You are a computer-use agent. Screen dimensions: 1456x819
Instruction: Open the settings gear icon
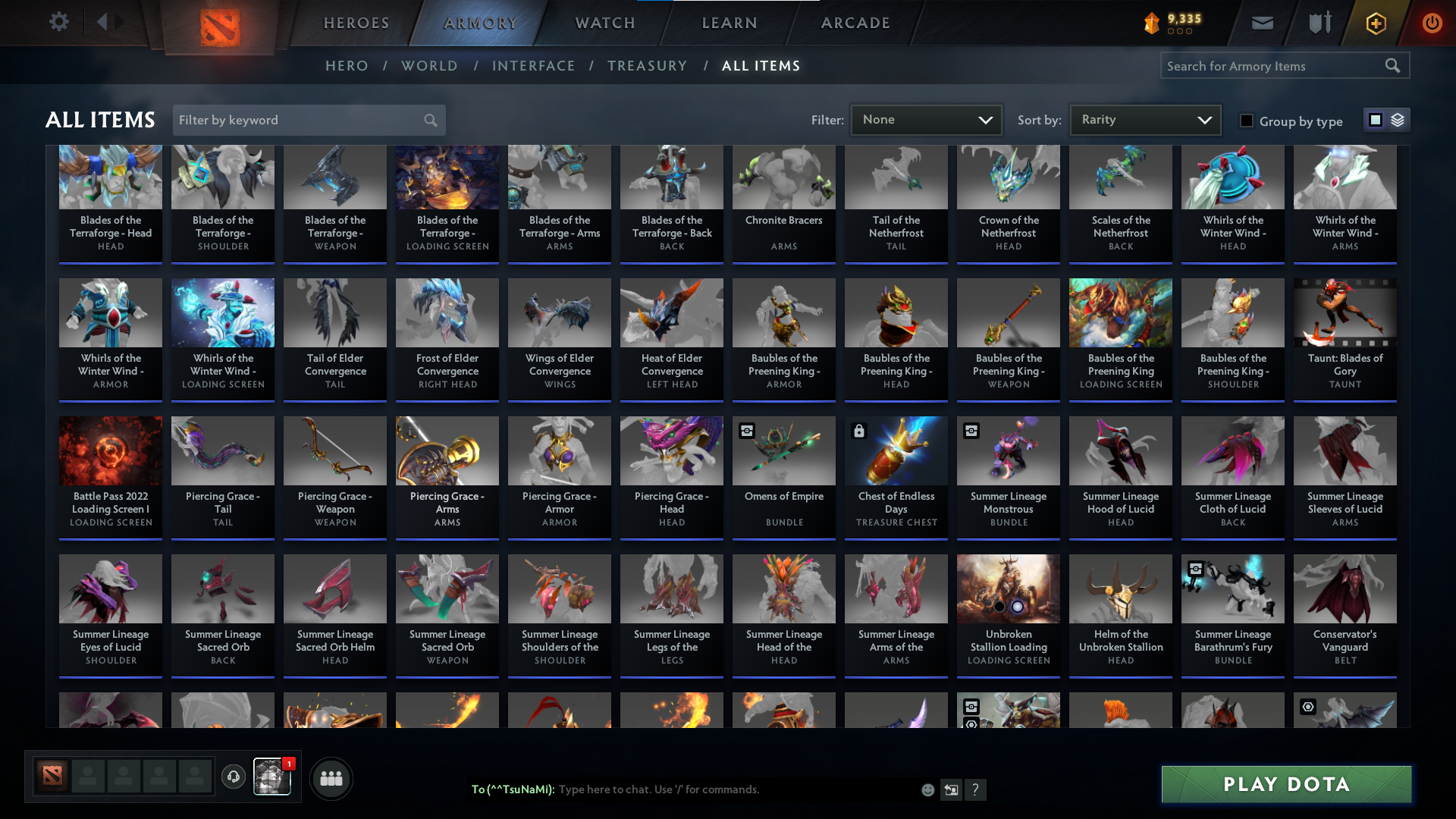click(x=59, y=21)
